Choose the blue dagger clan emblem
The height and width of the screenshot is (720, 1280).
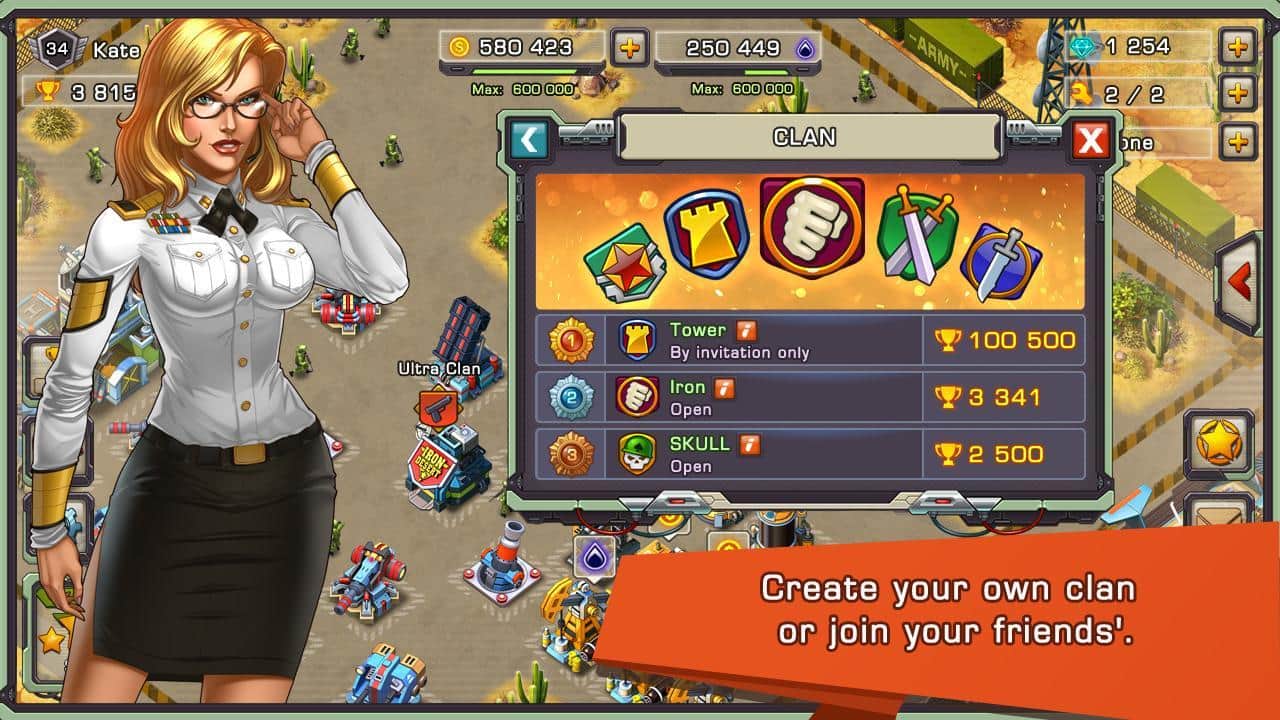click(x=1001, y=259)
